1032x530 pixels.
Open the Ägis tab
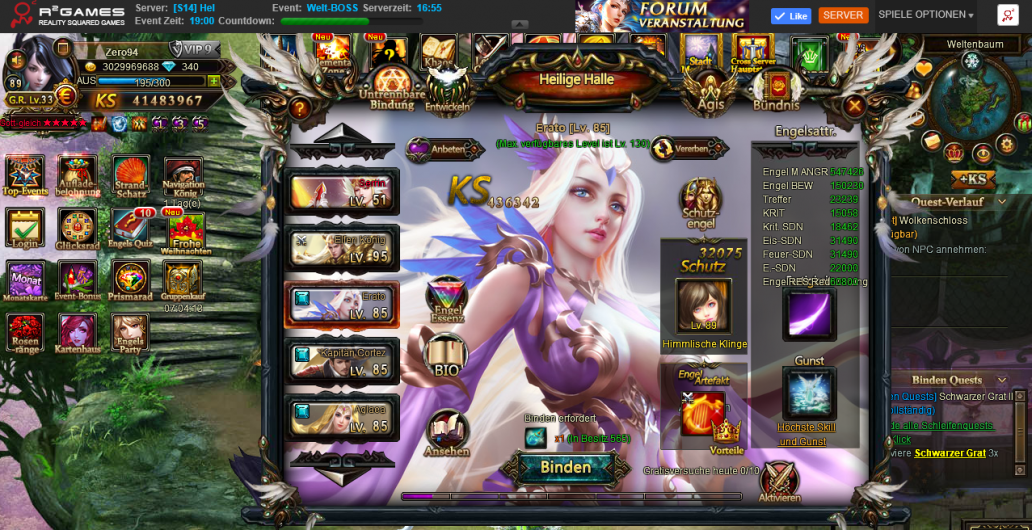(710, 90)
